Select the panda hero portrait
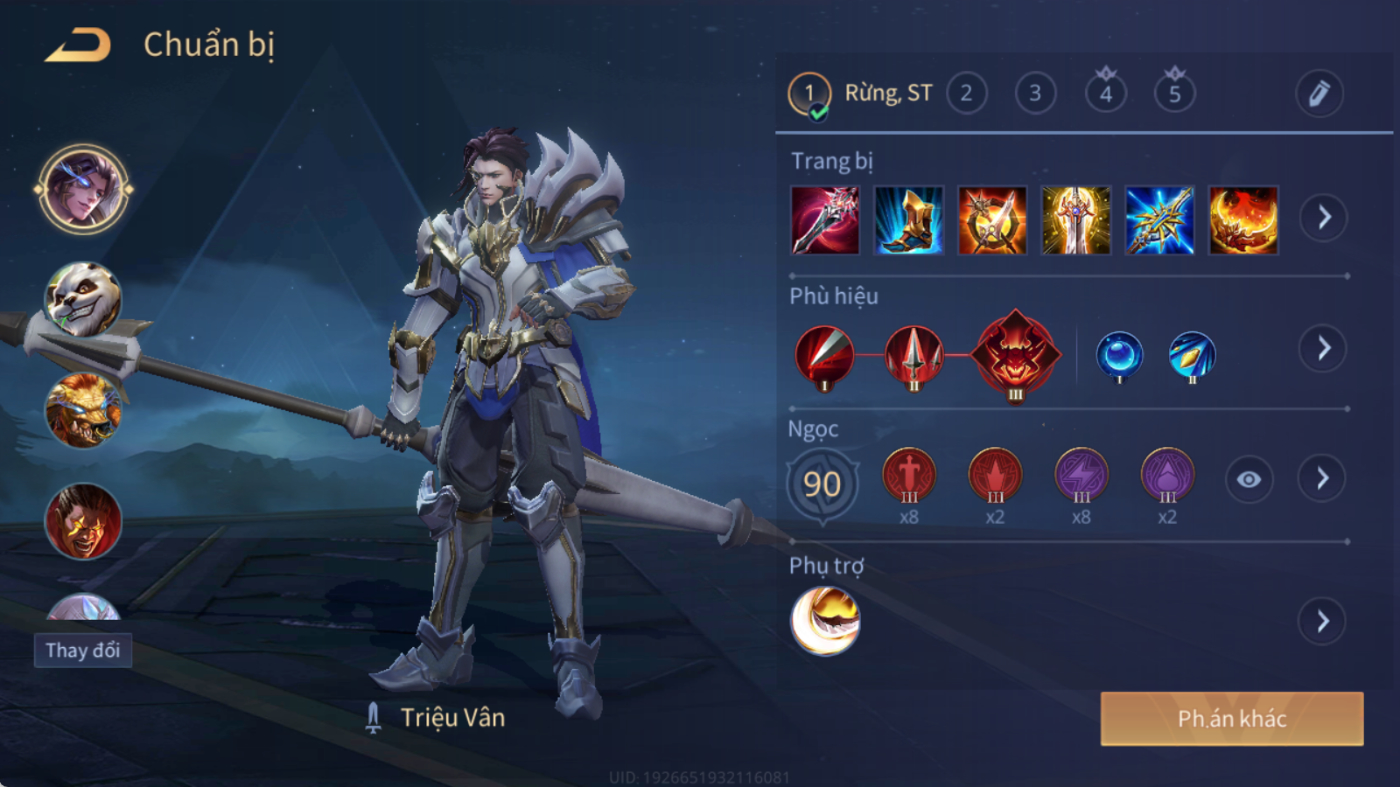 83,299
